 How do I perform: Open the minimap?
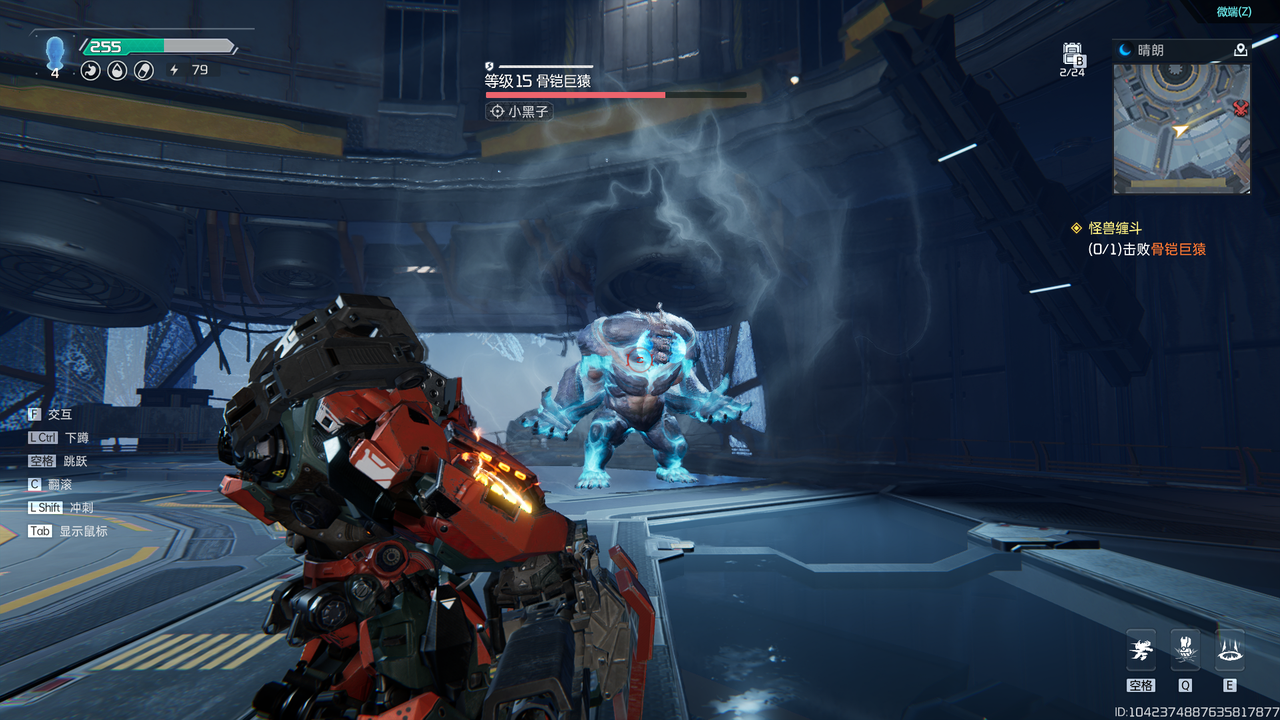click(x=1181, y=127)
